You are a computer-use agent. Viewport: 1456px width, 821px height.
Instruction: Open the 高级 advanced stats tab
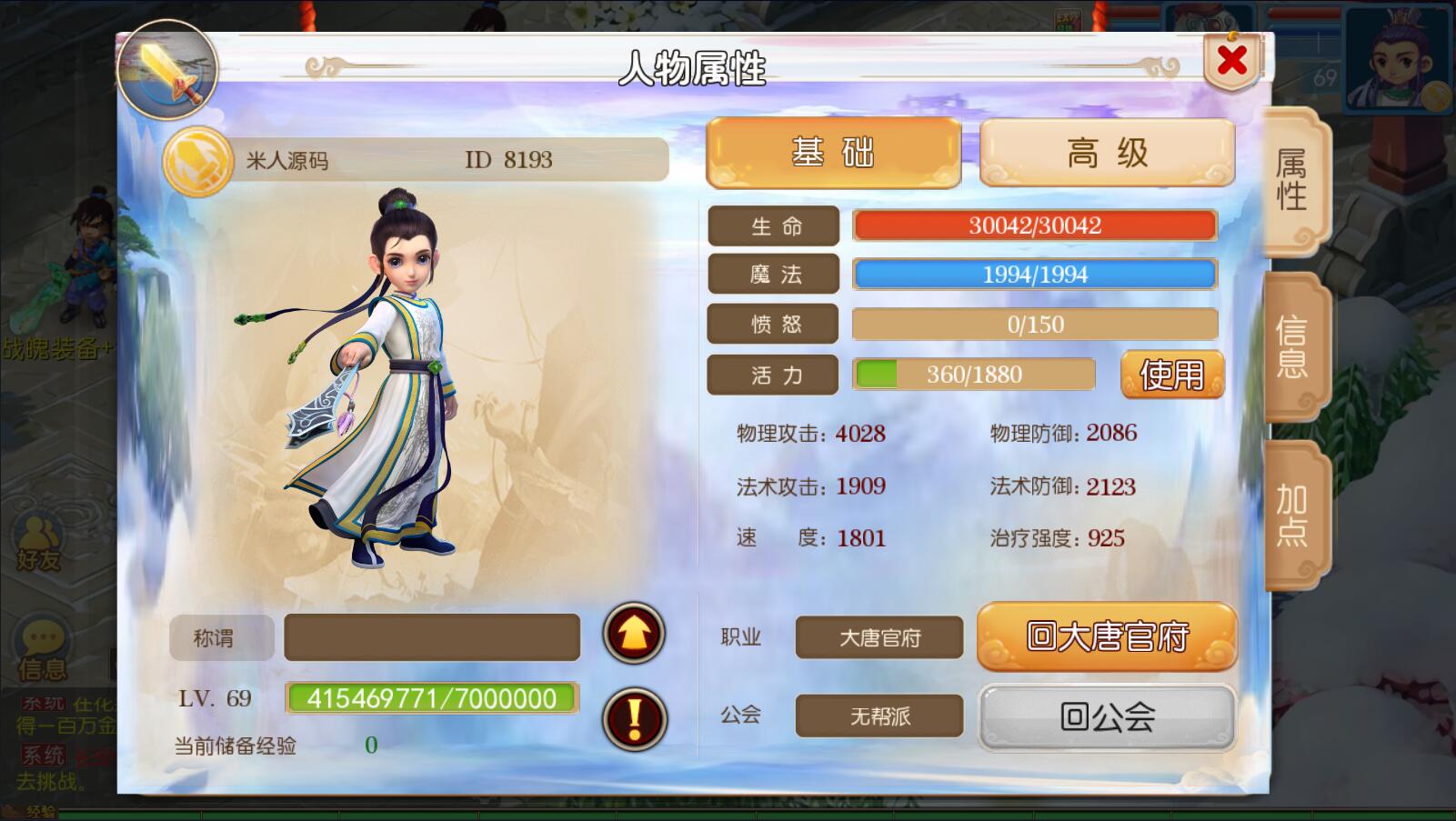point(1107,153)
